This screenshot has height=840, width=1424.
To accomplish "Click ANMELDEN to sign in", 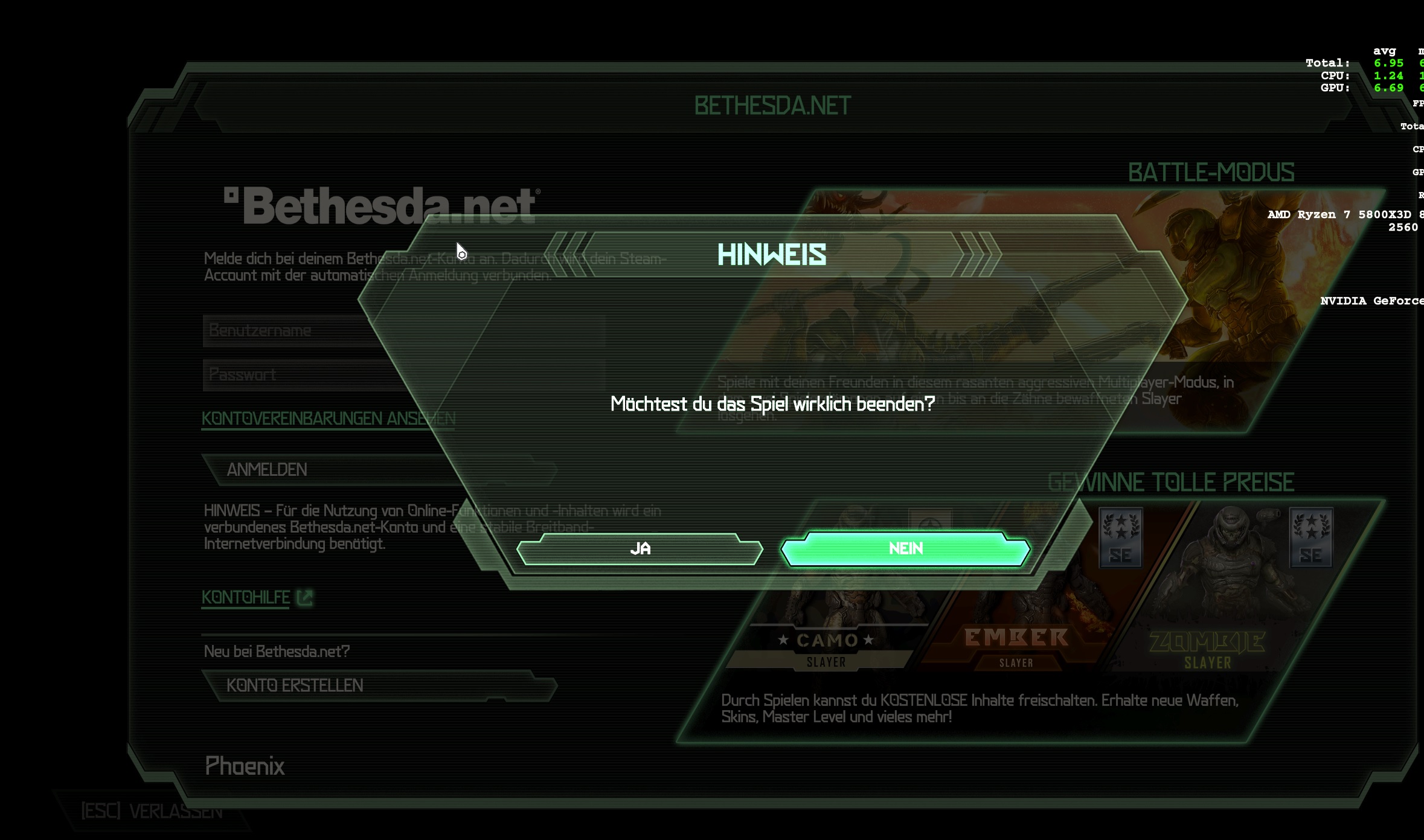I will point(267,469).
